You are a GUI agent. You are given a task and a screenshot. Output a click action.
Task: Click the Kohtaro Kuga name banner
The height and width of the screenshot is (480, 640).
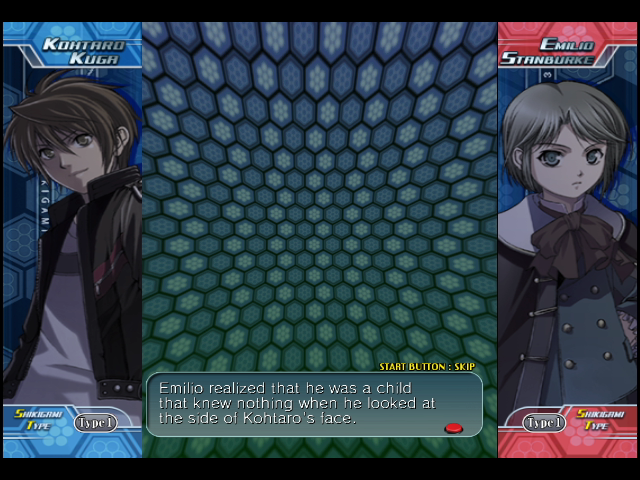[x=82, y=51]
